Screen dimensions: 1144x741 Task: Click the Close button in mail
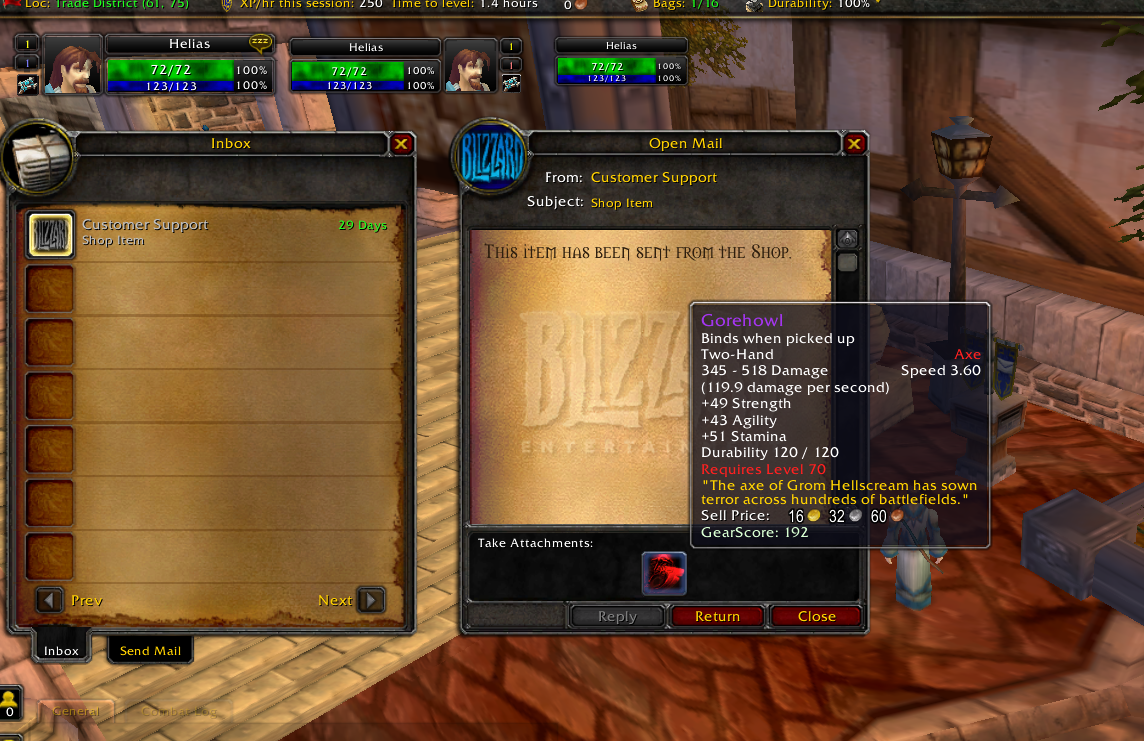[x=816, y=616]
